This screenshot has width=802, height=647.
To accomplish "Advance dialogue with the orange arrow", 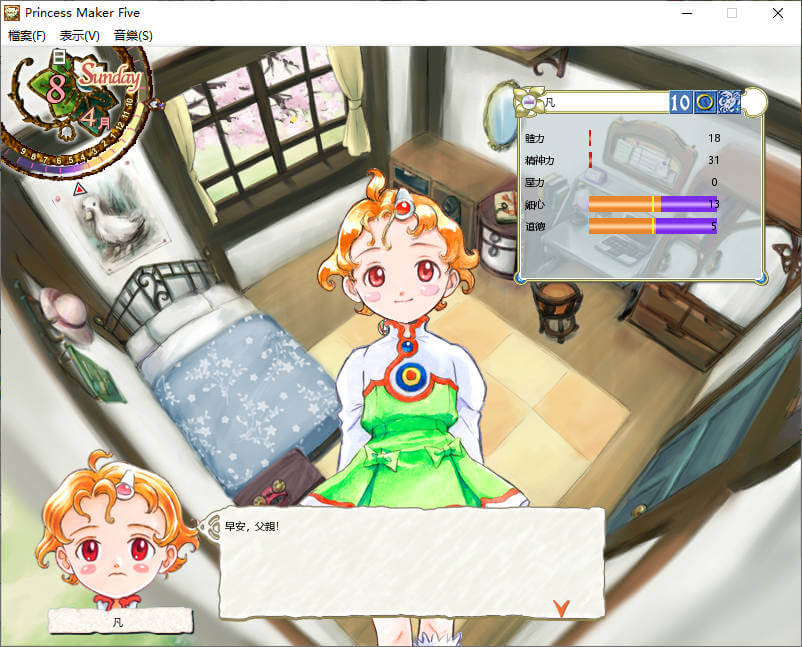I will [561, 606].
